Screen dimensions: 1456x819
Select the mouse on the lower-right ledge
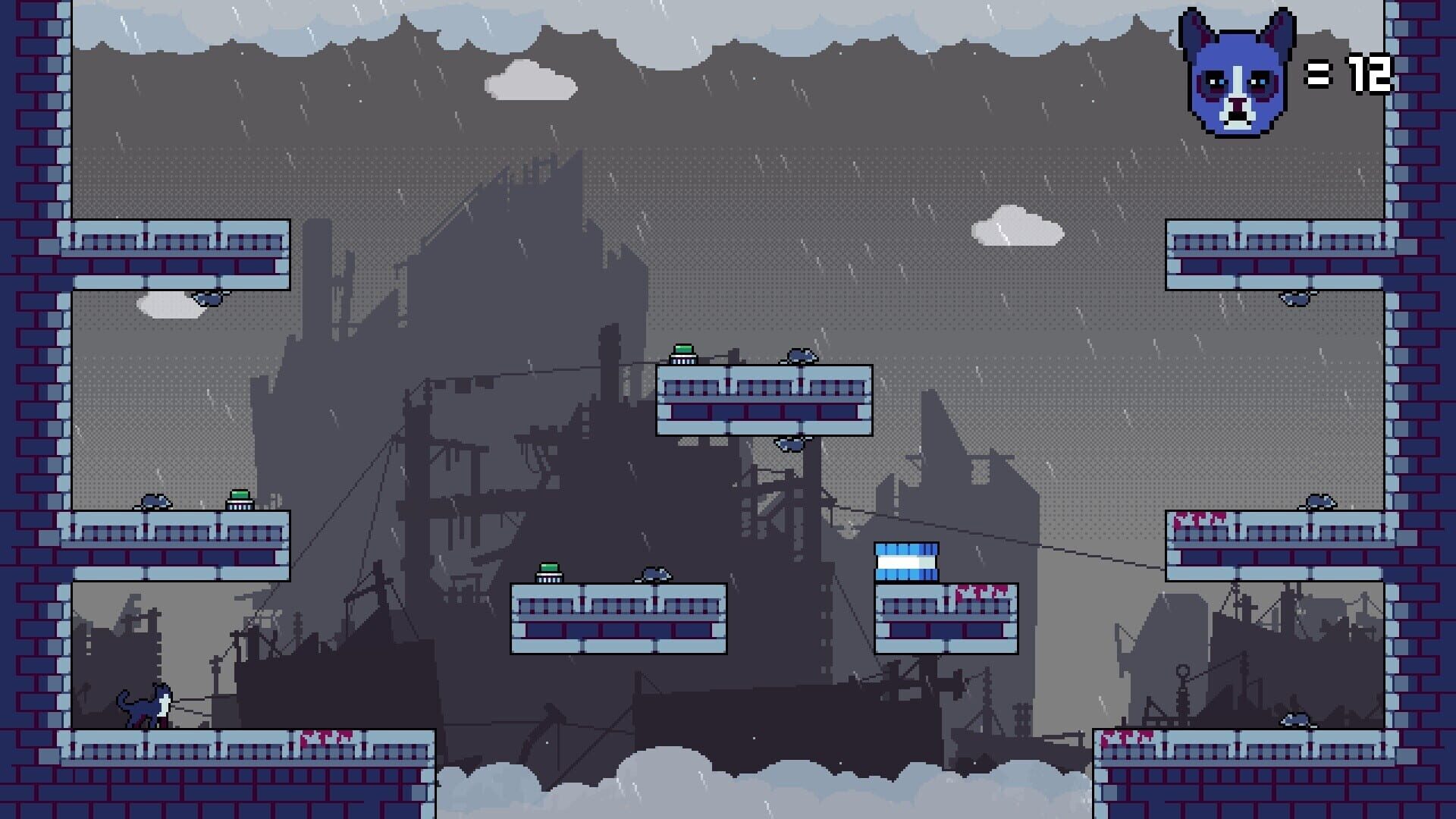pyautogui.click(x=1295, y=719)
